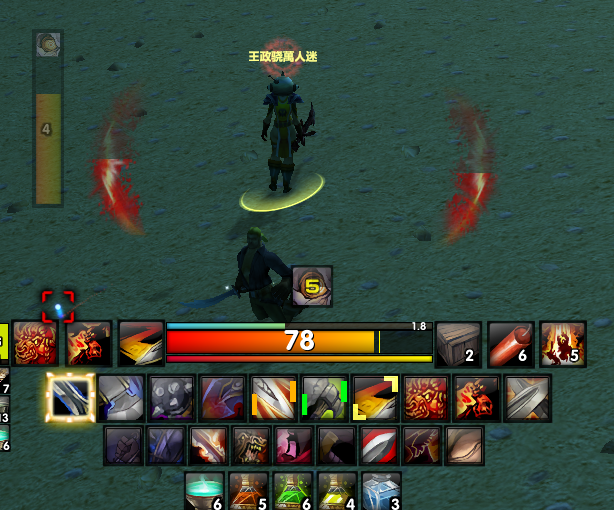Use the blue ice crystal item
614x510 pixels.
pos(381,492)
